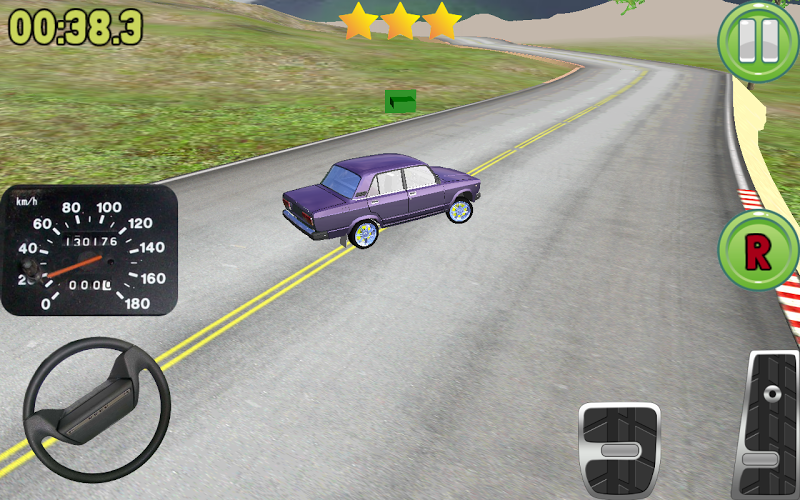Step on the gas pedal
Screen dimensions: 800x500
[x=770, y=425]
